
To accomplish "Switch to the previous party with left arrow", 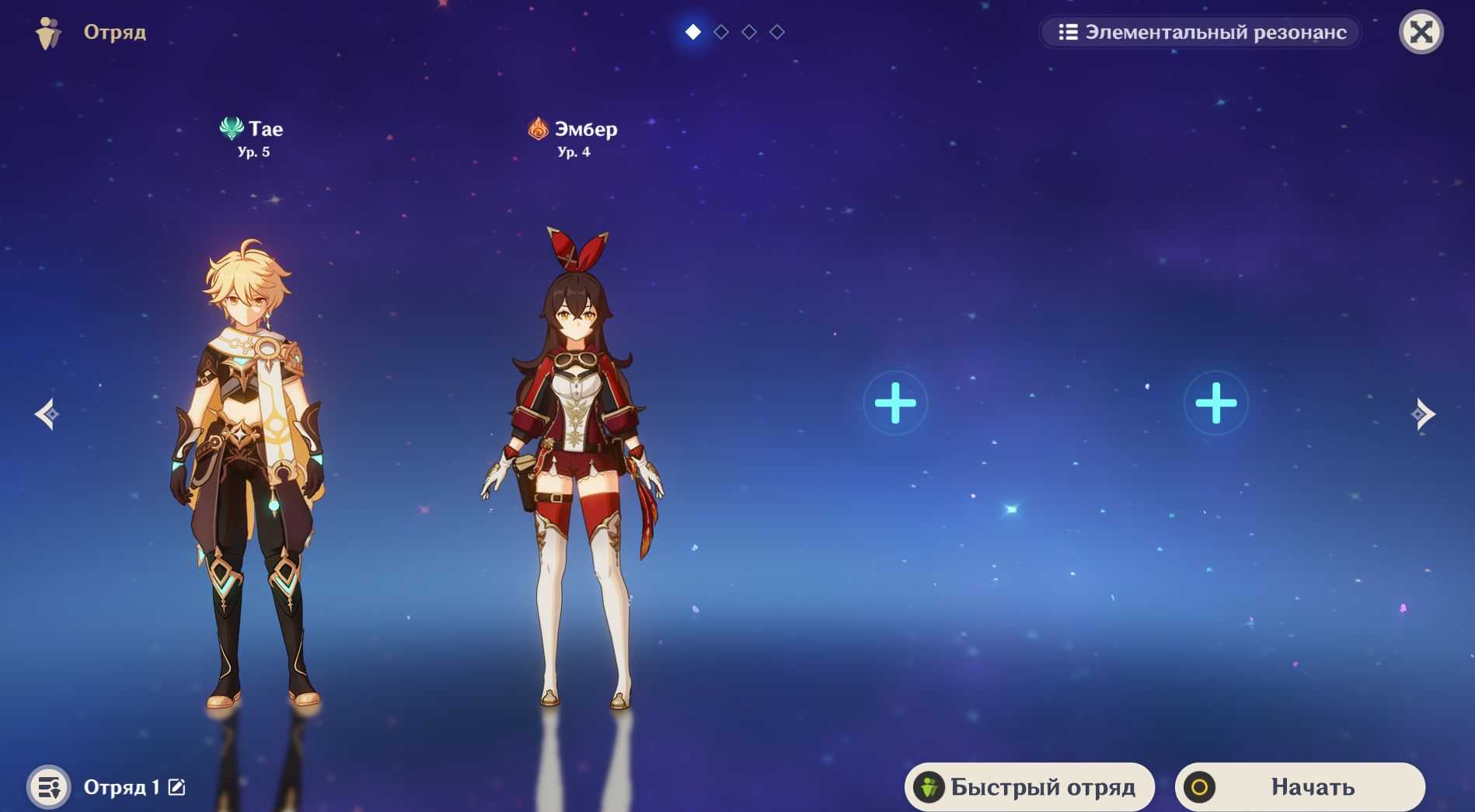I will coord(47,414).
